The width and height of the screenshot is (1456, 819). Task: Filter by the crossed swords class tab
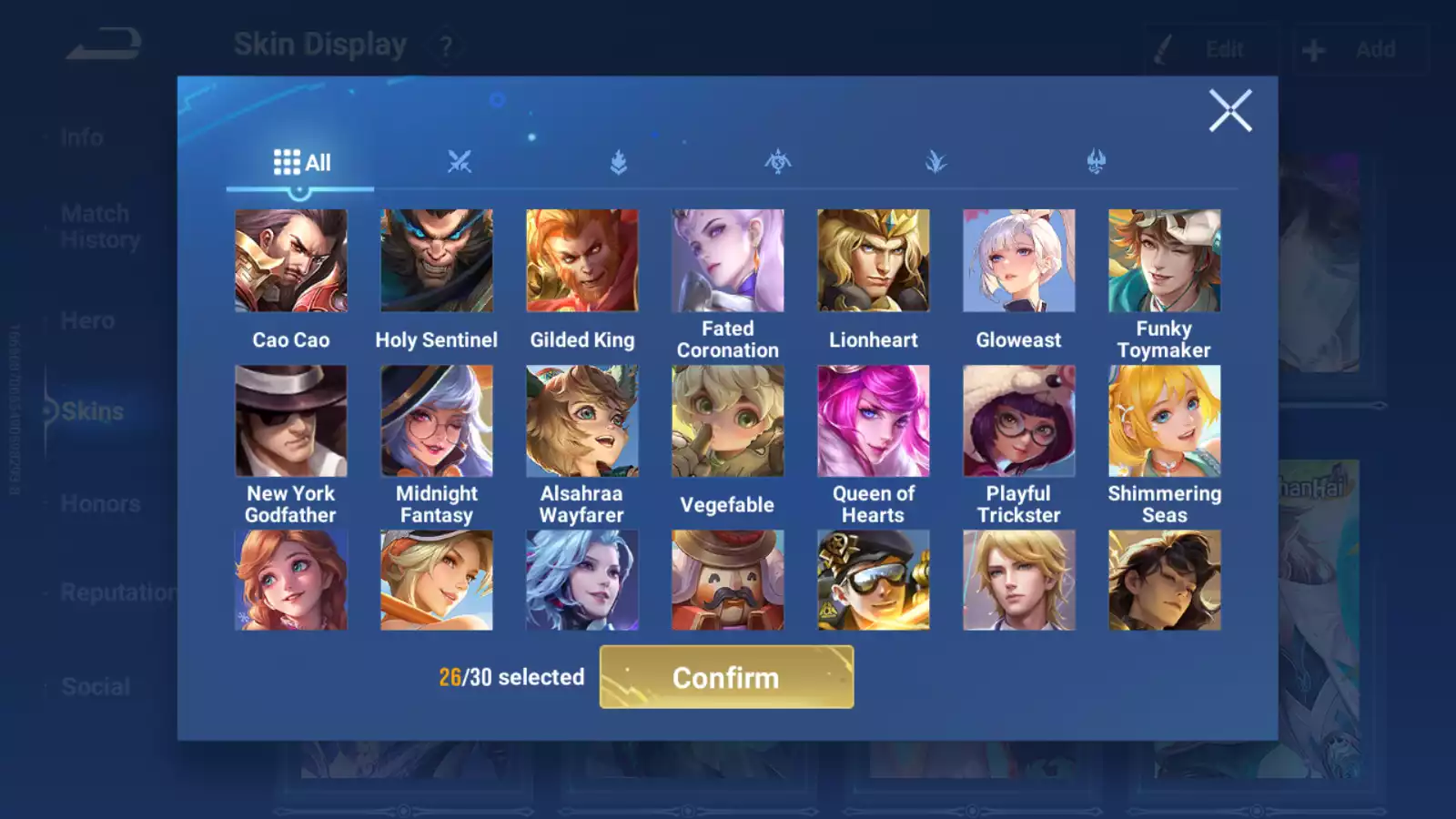pyautogui.click(x=460, y=162)
